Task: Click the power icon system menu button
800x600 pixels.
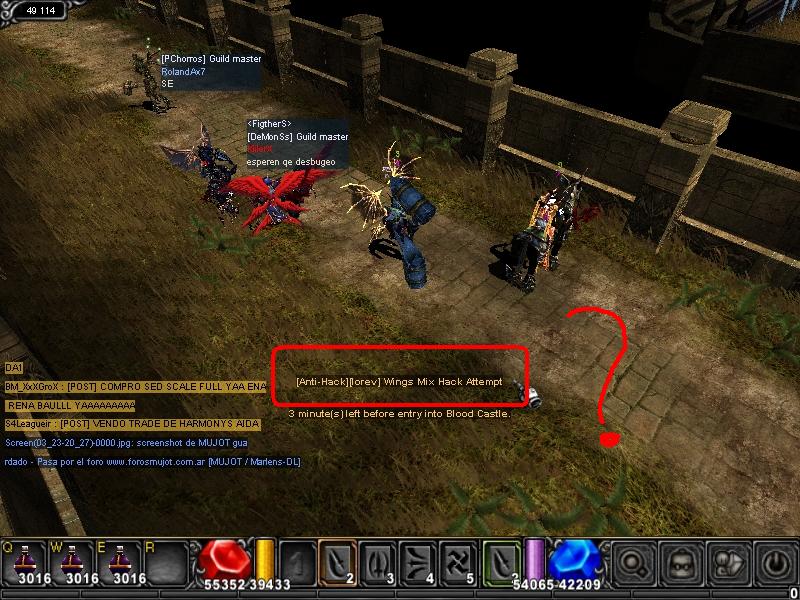Action: (774, 564)
